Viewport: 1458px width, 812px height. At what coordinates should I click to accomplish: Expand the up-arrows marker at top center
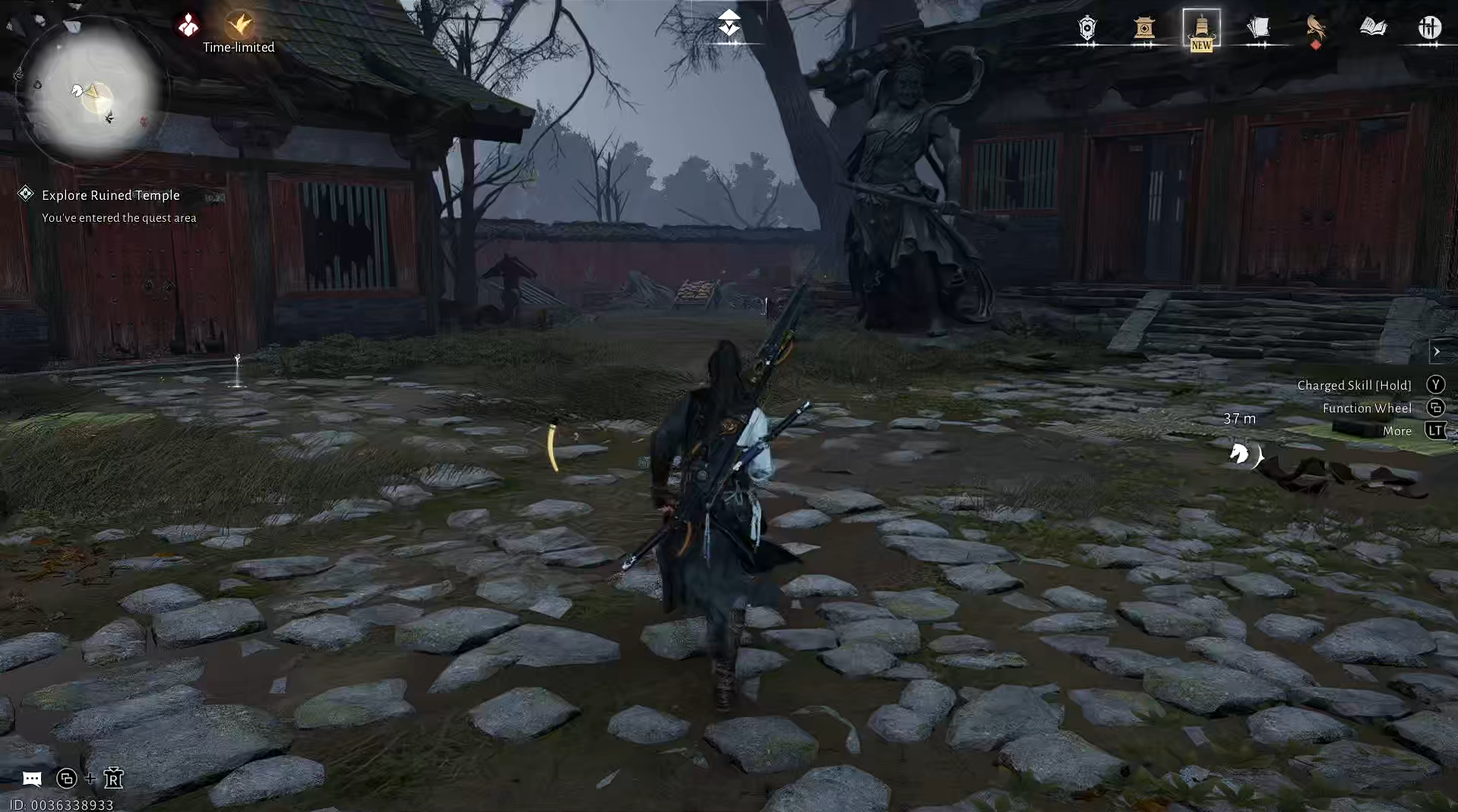(730, 23)
